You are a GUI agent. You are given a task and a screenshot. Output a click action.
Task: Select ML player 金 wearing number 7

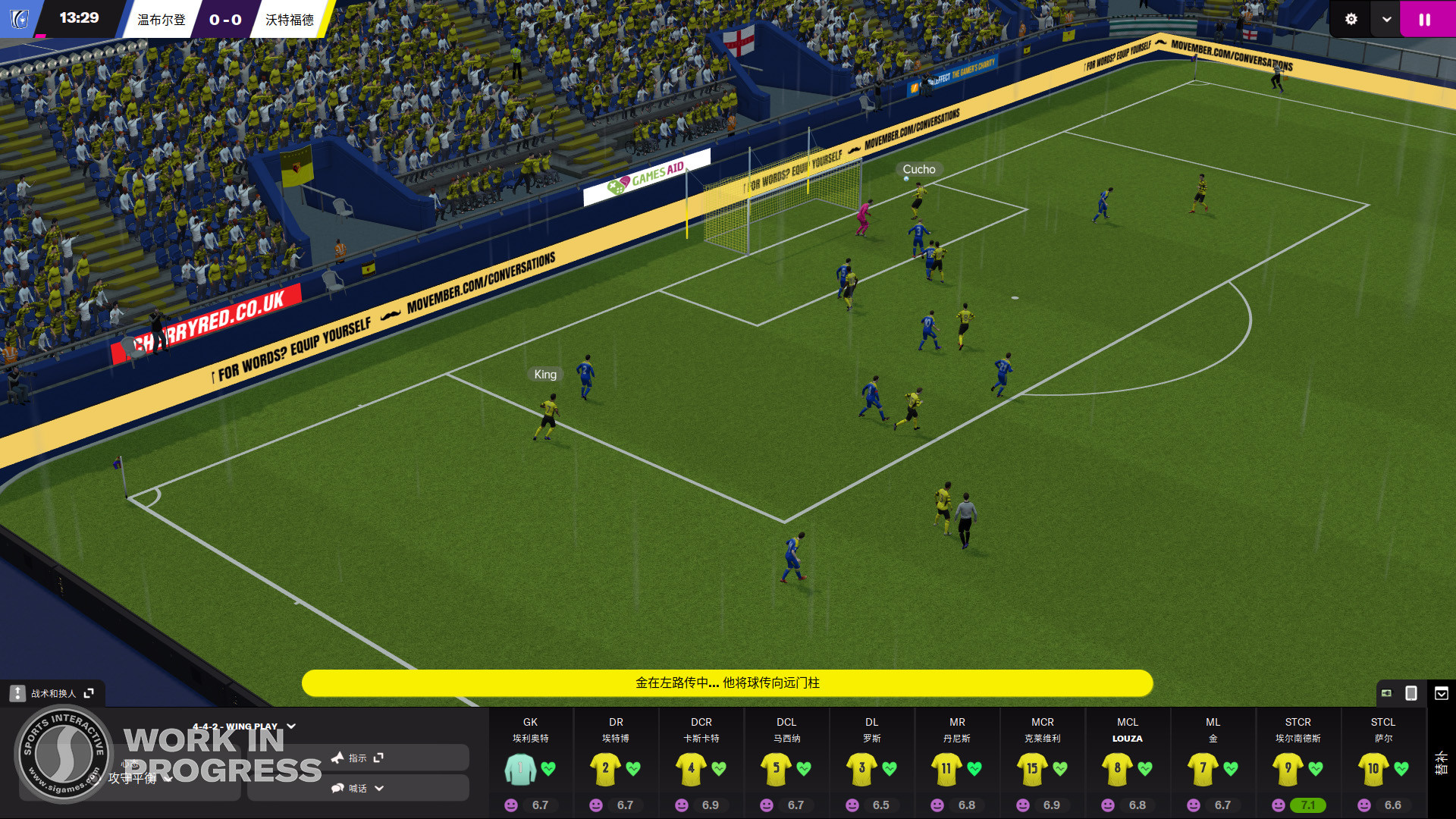point(1203,768)
